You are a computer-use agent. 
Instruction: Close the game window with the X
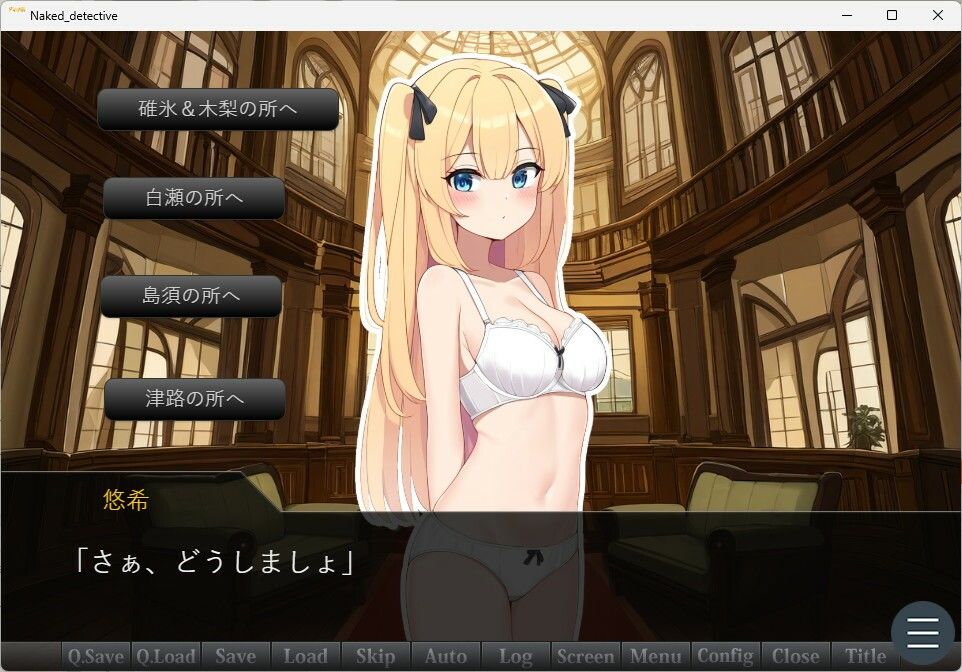pos(938,15)
